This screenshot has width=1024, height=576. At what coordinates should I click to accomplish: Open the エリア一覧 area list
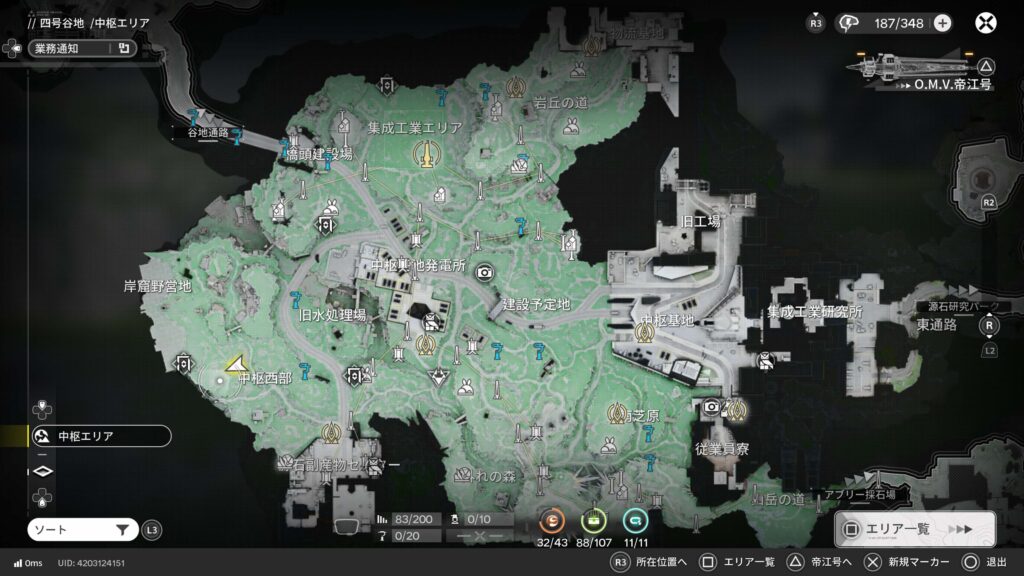coord(914,529)
